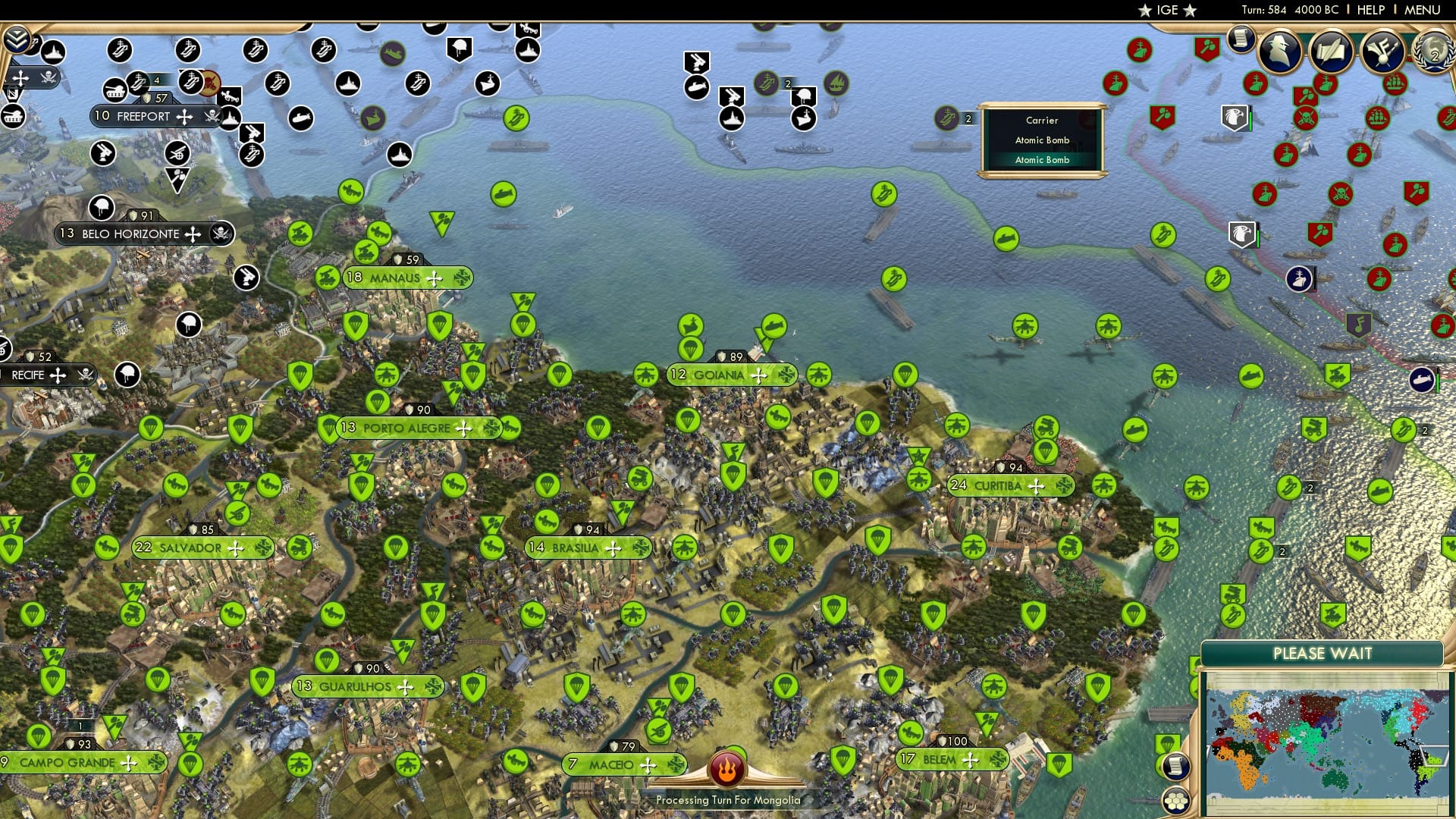Click the cross icon on Recife's banner
Image resolution: width=1456 pixels, height=819 pixels.
(x=58, y=375)
